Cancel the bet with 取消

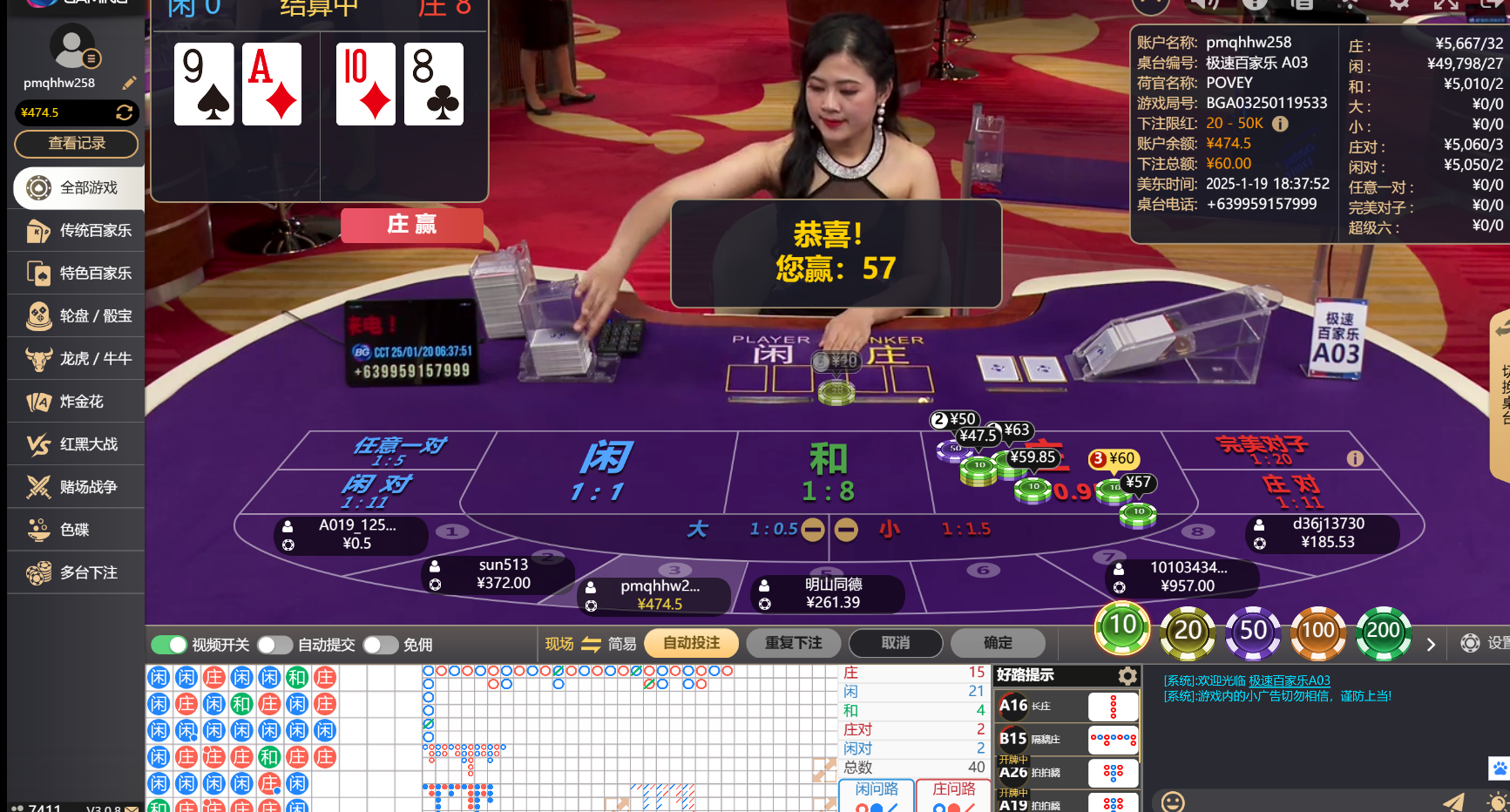(895, 643)
